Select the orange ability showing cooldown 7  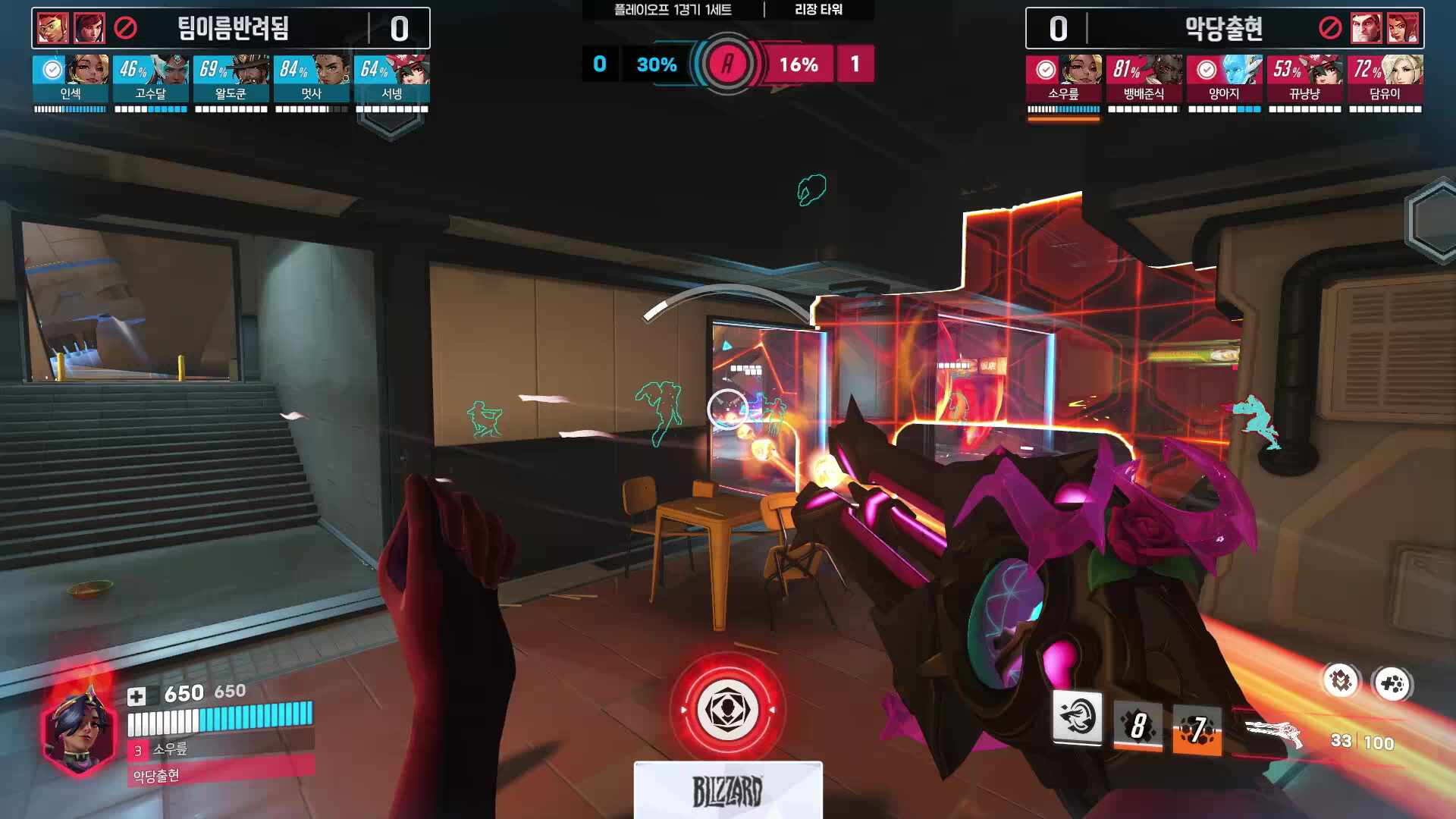click(x=1197, y=730)
